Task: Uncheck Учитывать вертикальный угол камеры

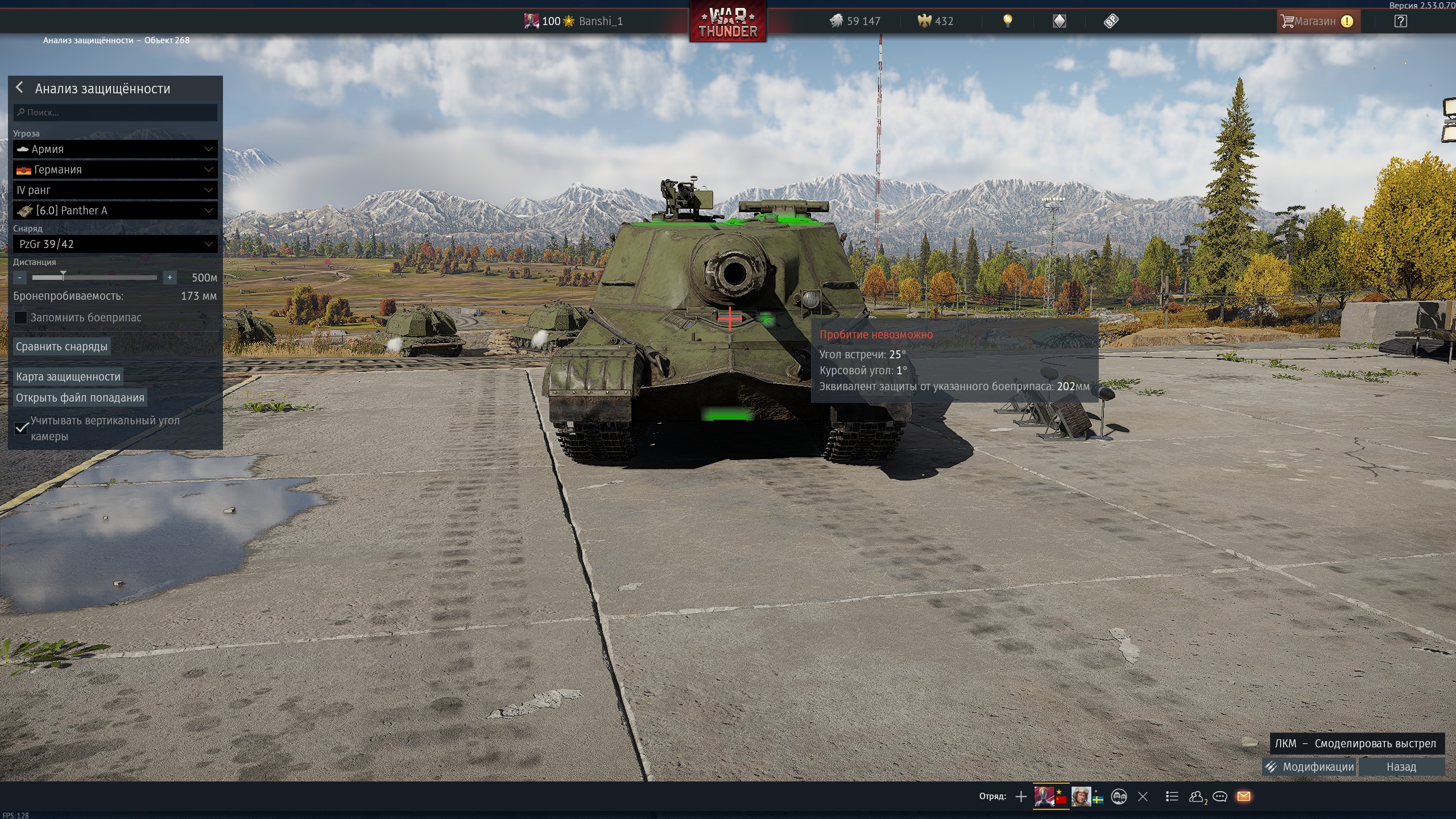Action: coord(22,428)
